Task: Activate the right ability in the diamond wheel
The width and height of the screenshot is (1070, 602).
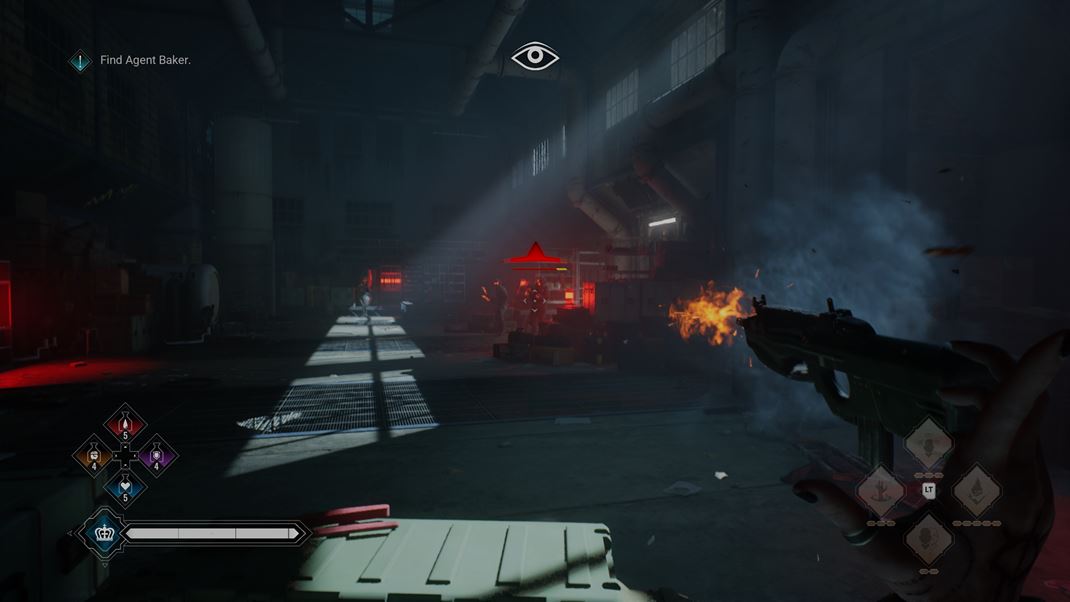Action: coord(976,490)
